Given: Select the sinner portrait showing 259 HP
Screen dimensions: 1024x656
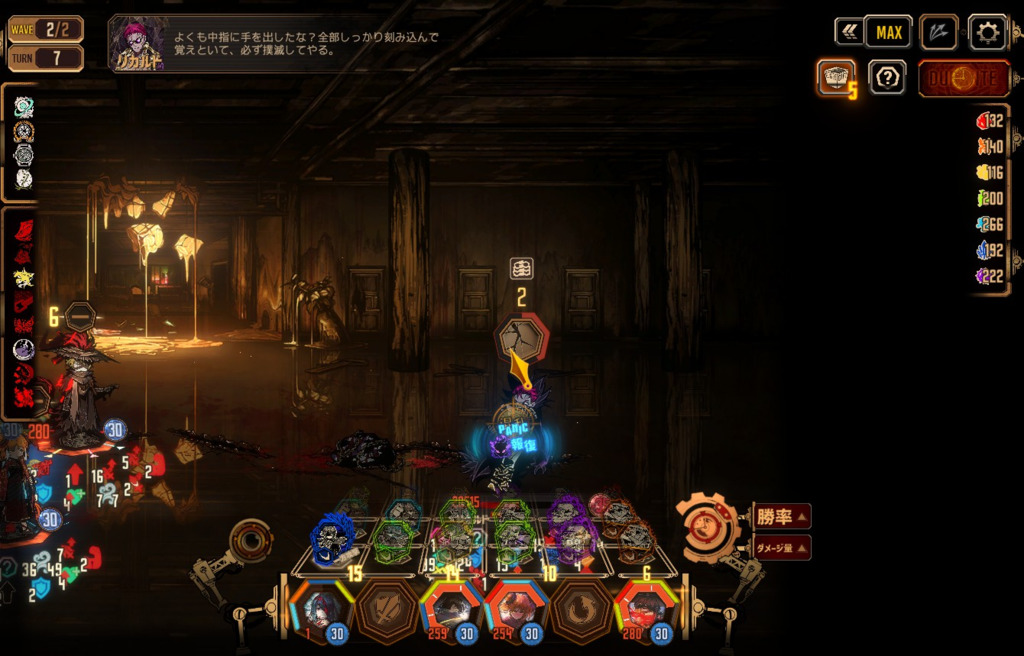Looking at the screenshot, I should (452, 610).
